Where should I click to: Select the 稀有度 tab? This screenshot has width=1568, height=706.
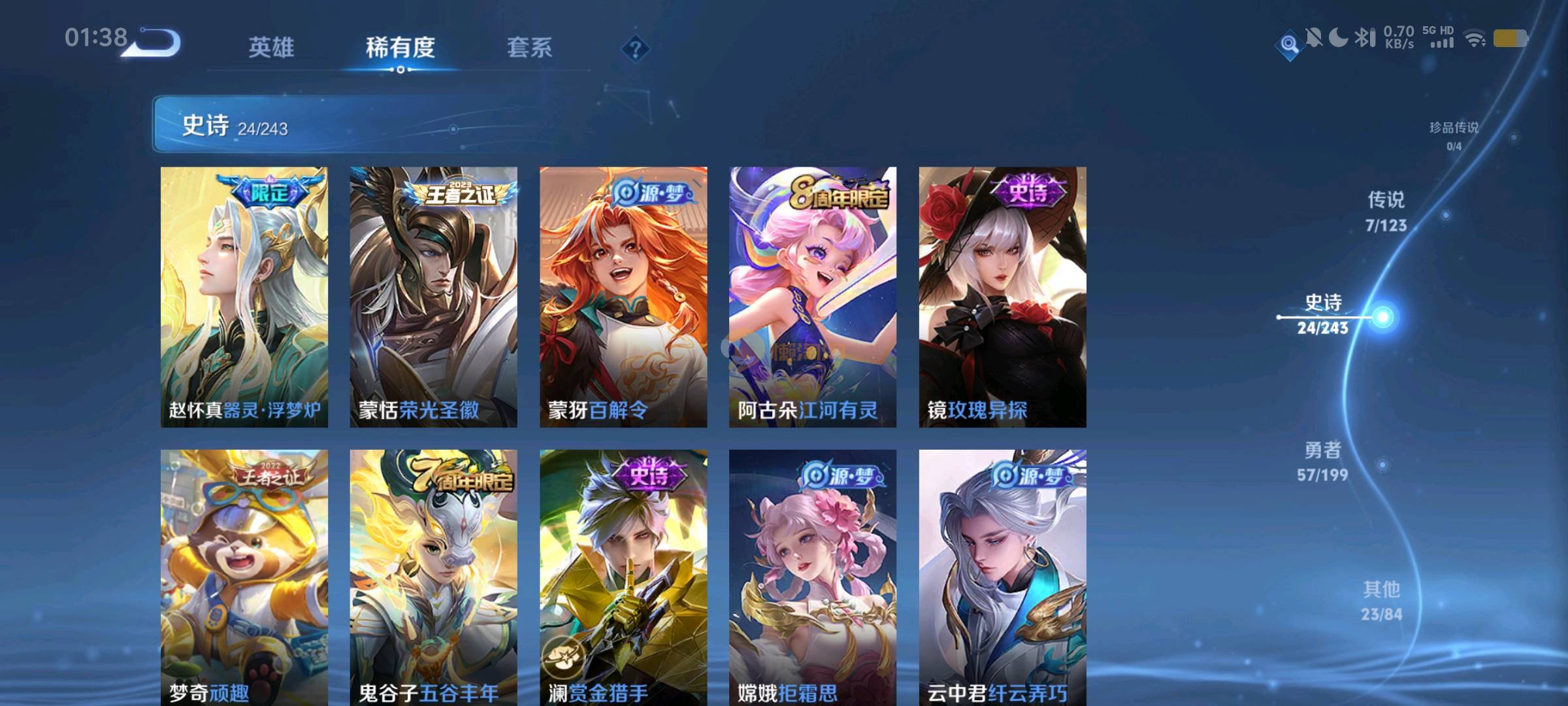(x=400, y=48)
